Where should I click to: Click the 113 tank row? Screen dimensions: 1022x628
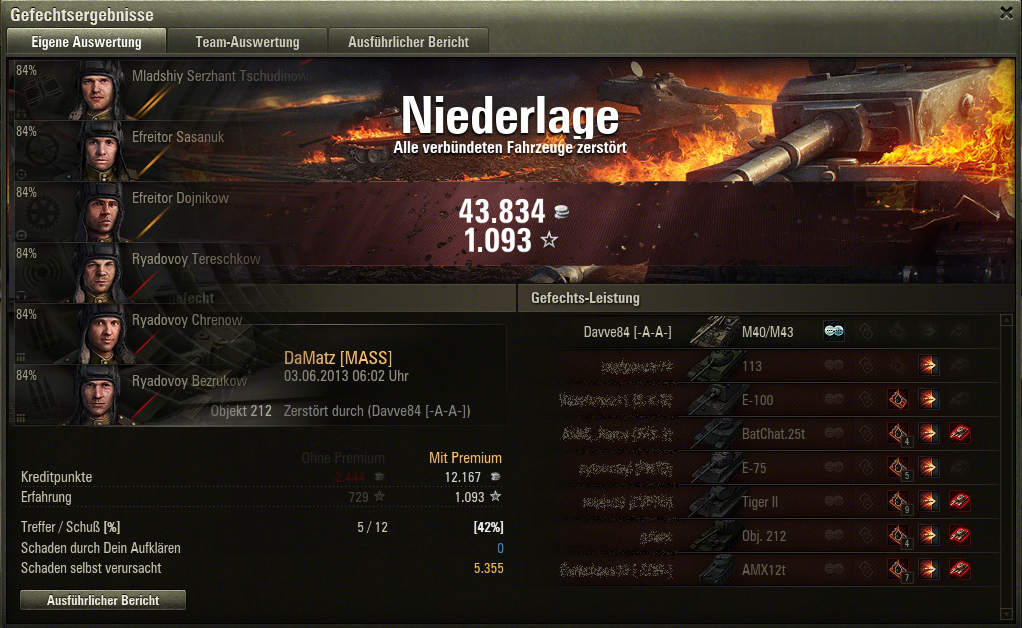tap(760, 366)
